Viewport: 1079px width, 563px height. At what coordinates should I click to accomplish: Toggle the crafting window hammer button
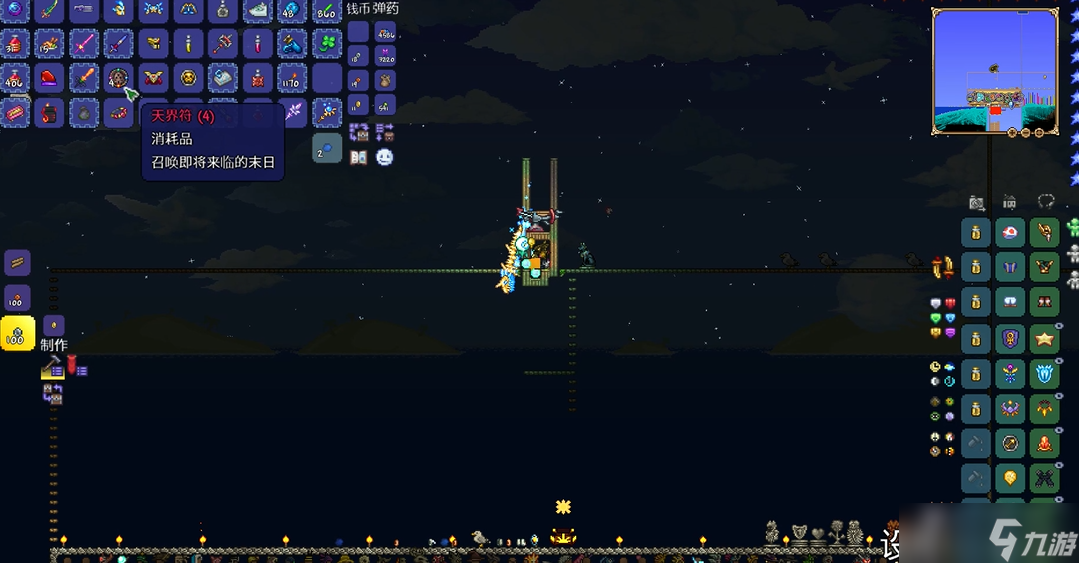tap(51, 369)
